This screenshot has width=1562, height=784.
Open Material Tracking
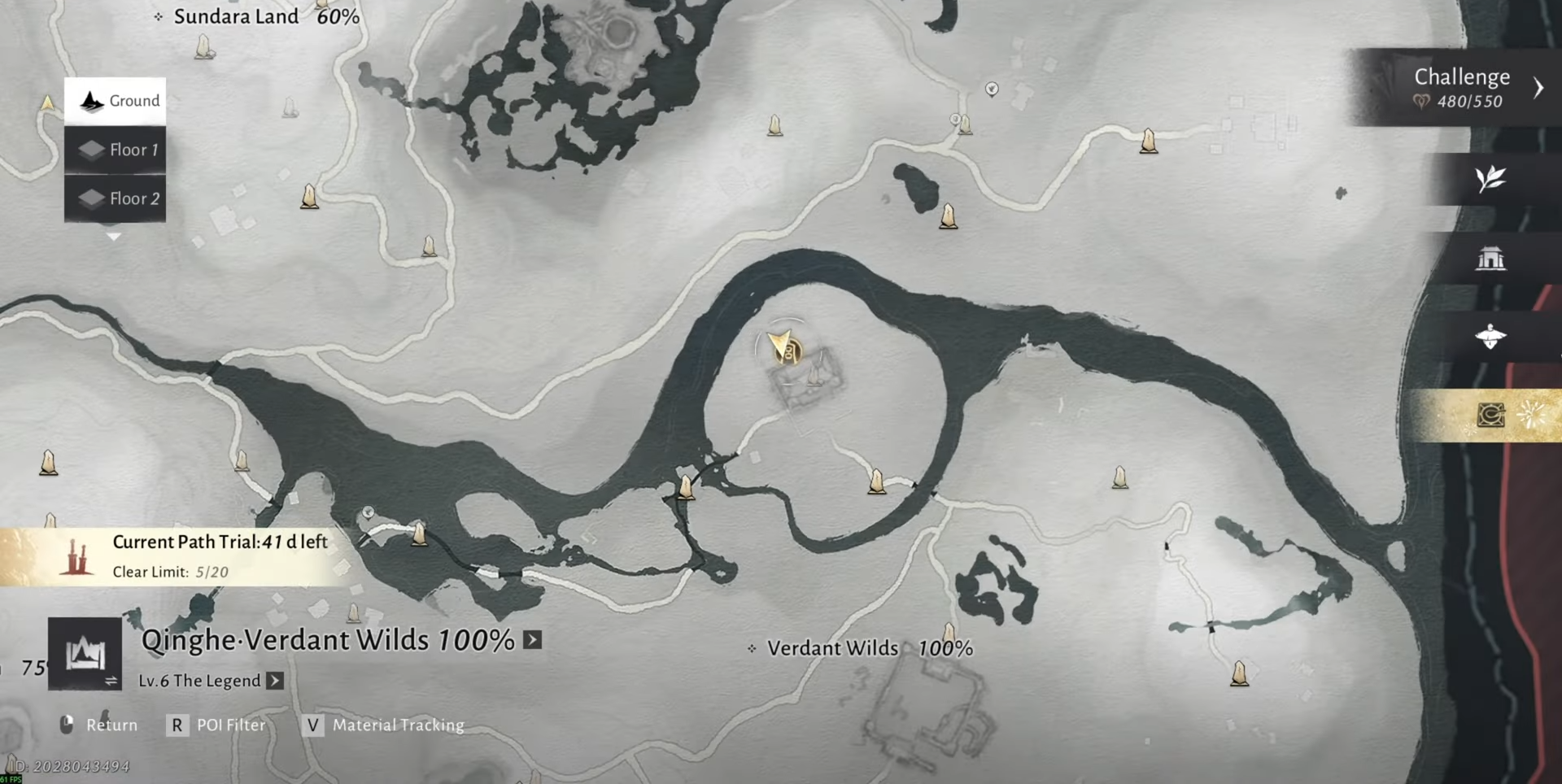384,725
